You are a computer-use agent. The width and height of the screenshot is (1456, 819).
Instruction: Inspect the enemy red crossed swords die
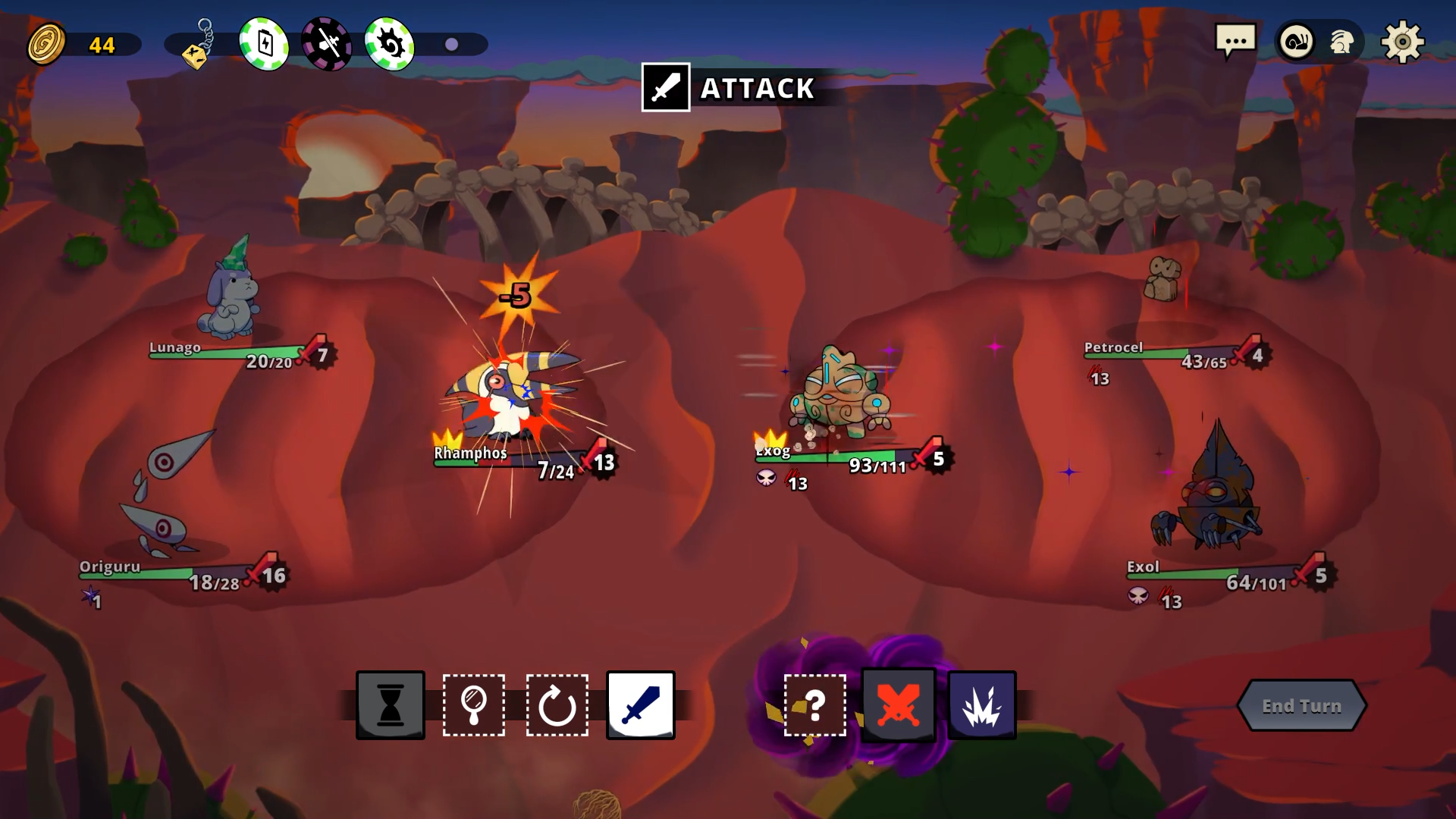899,705
